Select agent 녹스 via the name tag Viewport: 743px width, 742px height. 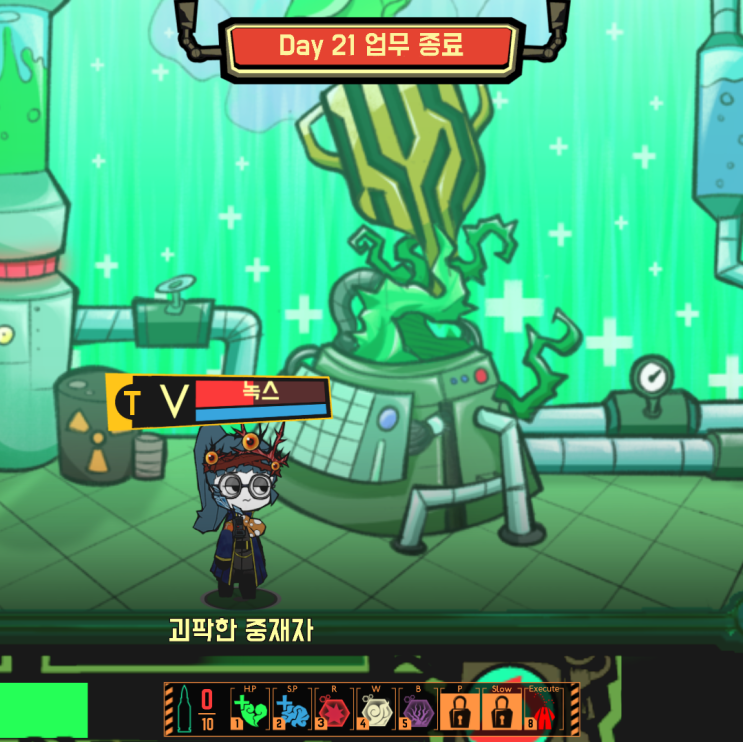(x=261, y=393)
